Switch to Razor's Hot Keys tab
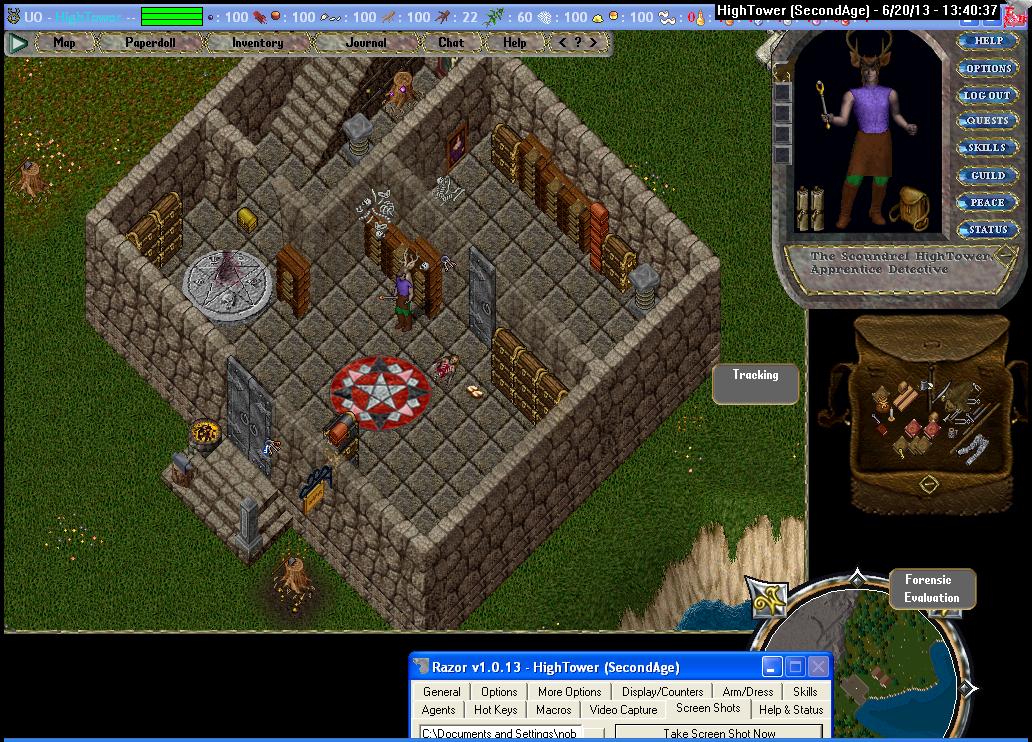1032x742 pixels. point(495,710)
